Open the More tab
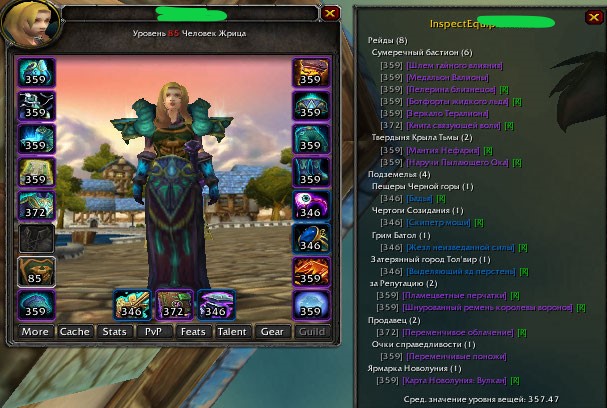The height and width of the screenshot is (408, 607). pyautogui.click(x=34, y=331)
